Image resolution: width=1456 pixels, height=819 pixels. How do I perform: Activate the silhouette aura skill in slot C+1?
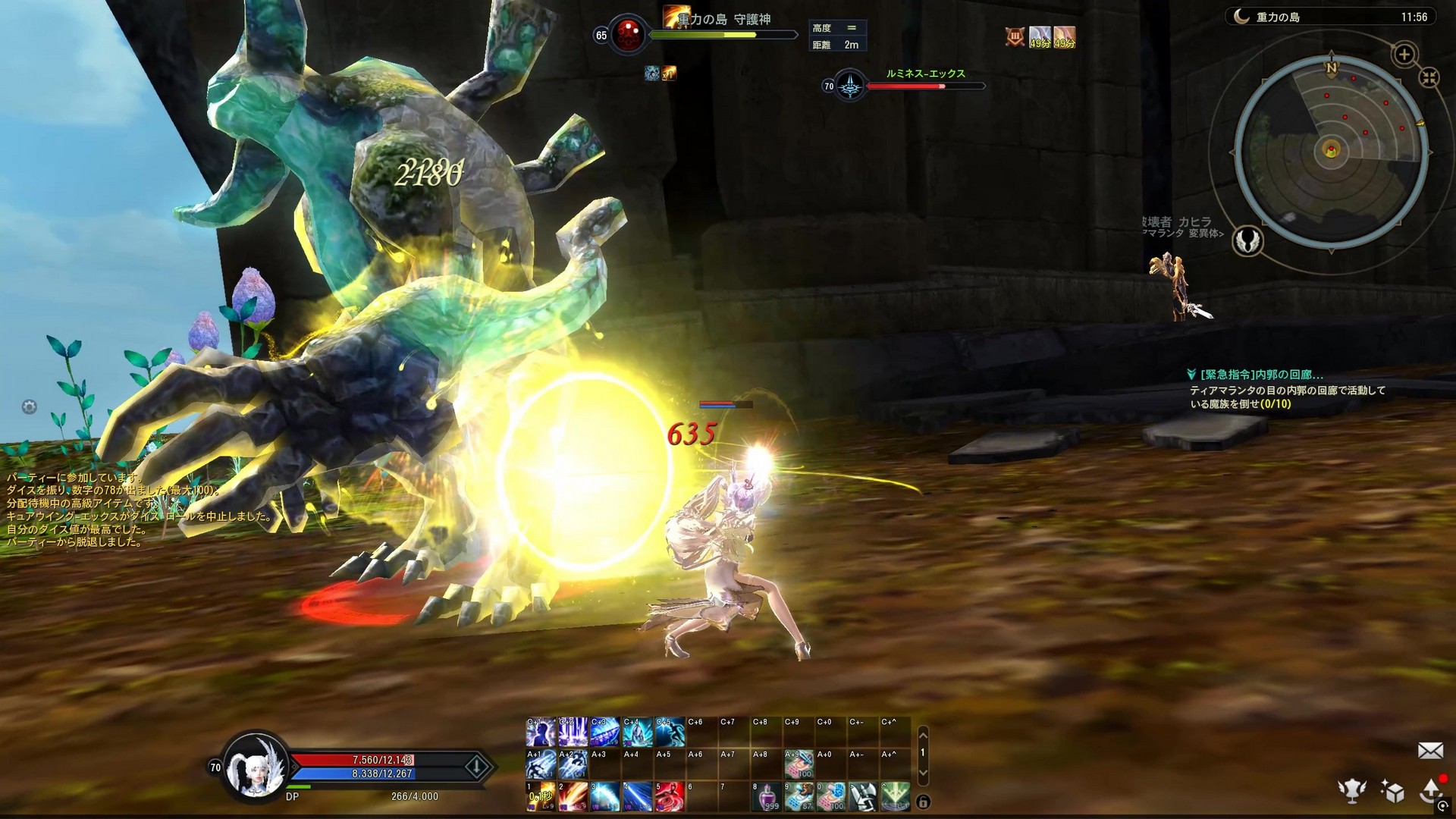click(540, 733)
